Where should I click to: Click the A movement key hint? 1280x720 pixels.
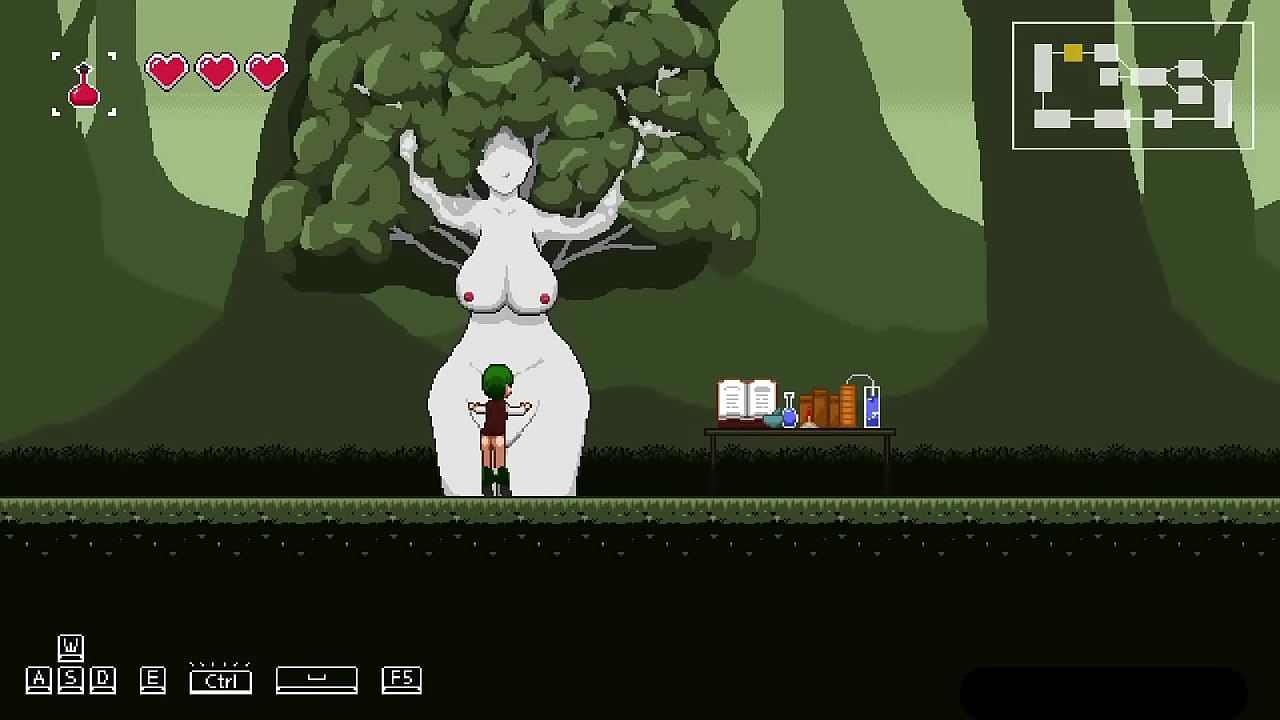(38, 679)
